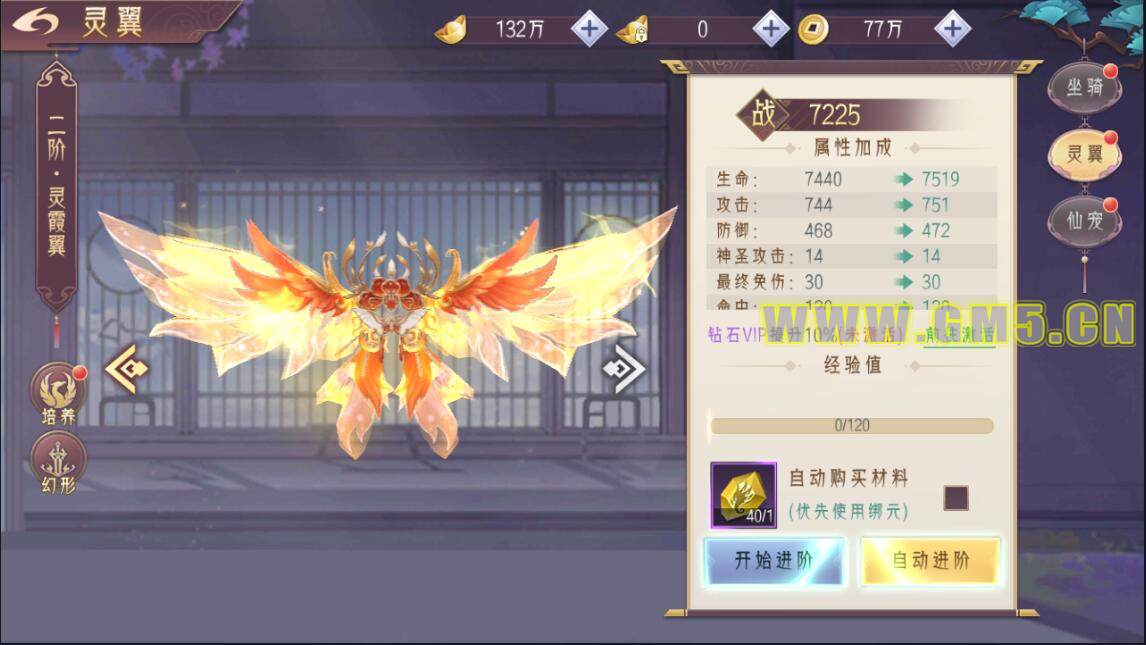Start 自动进阶 auto advance

tap(930, 561)
